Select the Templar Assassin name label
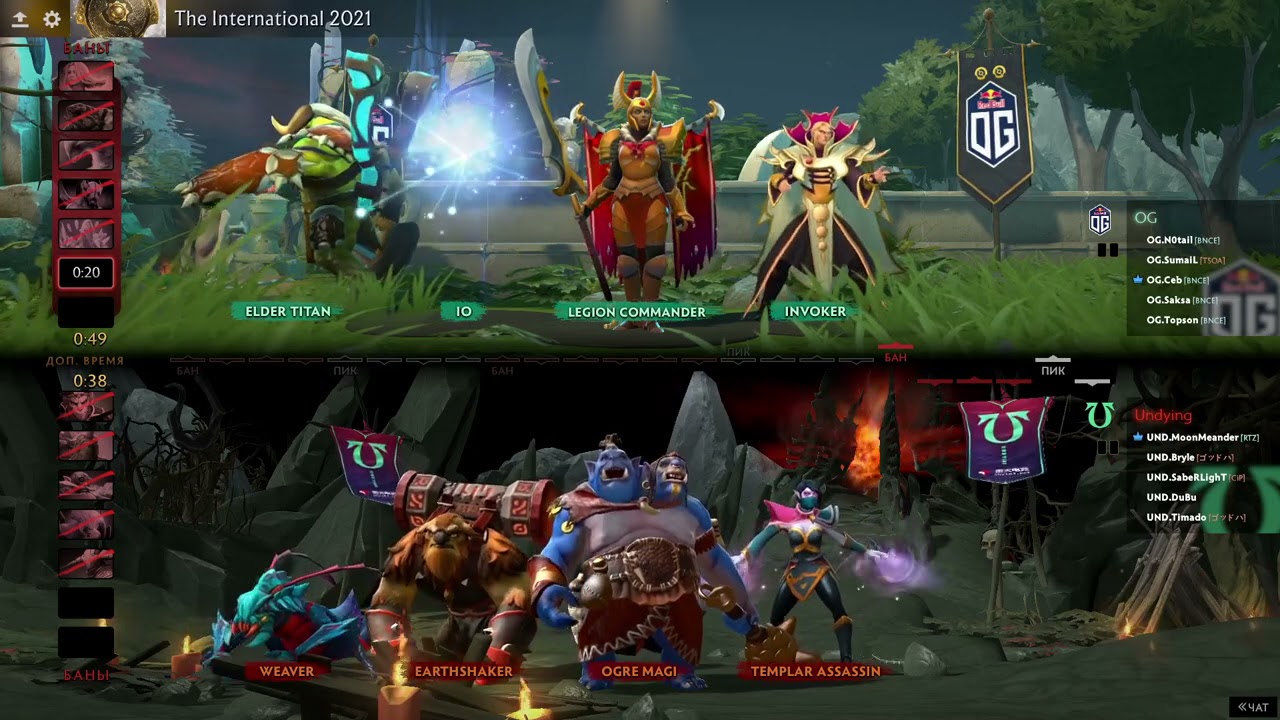The width and height of the screenshot is (1280, 720). [x=815, y=671]
